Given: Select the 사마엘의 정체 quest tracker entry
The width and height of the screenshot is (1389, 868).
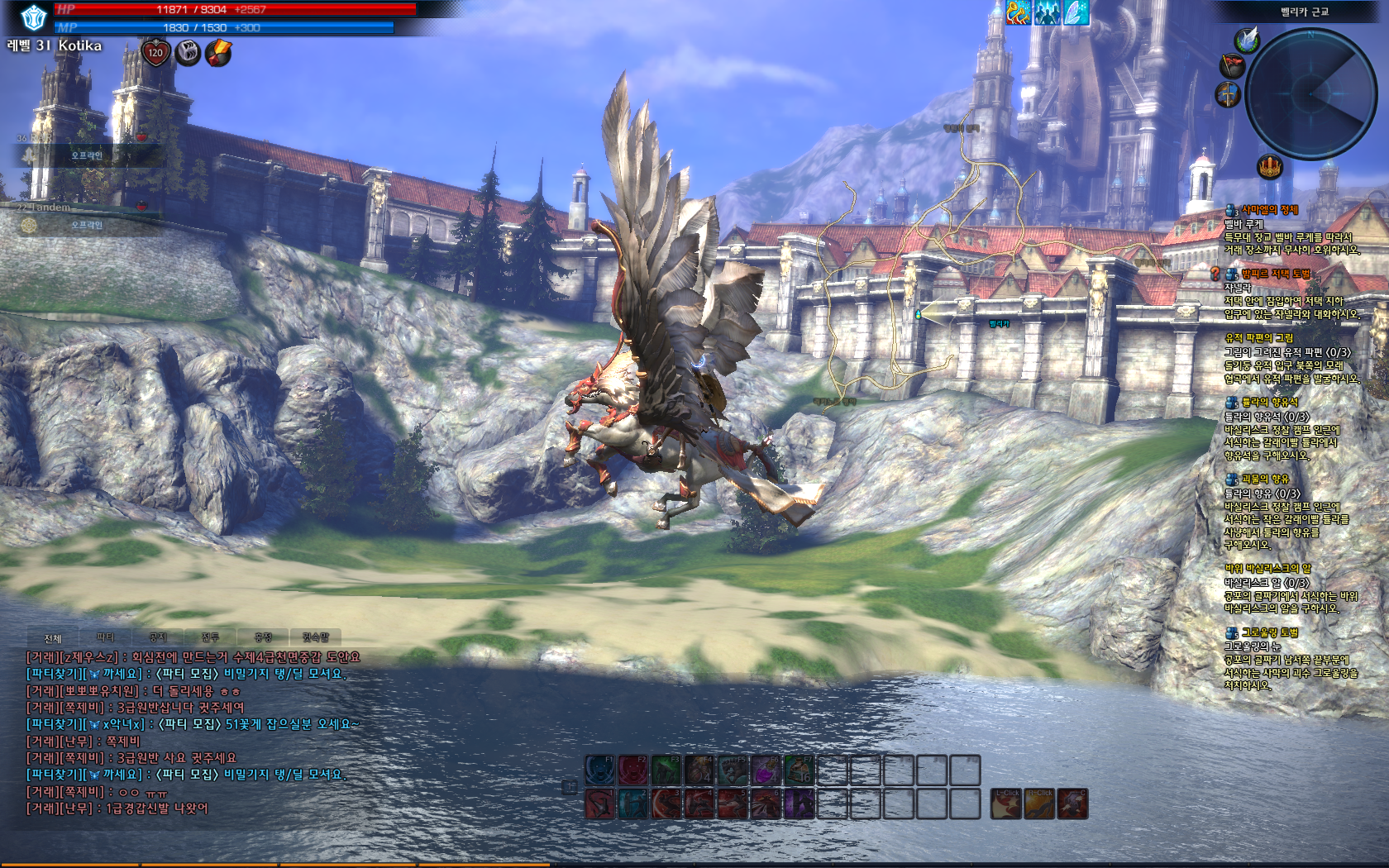Looking at the screenshot, I should tap(1269, 210).
